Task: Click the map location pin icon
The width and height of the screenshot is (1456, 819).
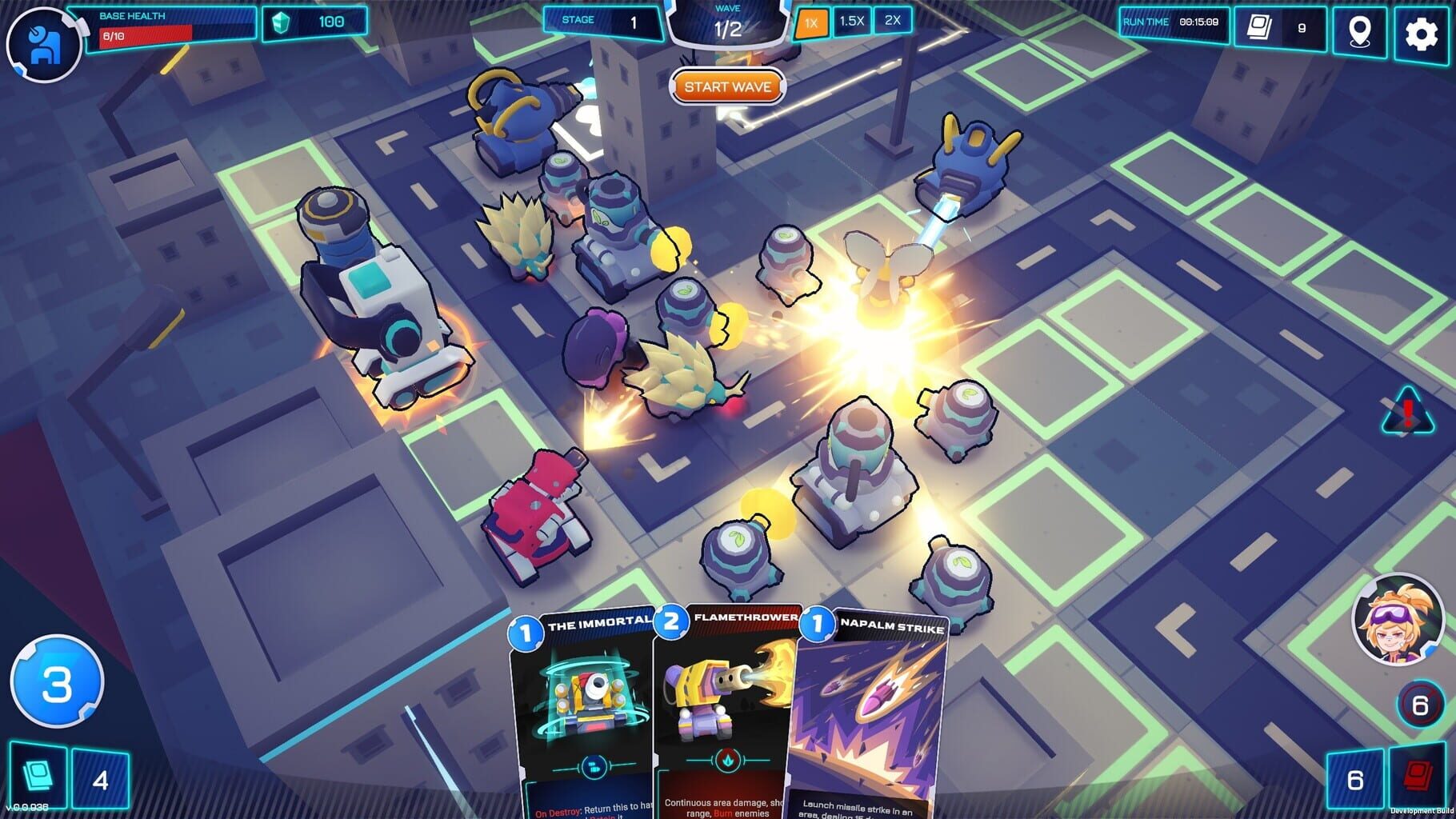Action: click(1359, 33)
